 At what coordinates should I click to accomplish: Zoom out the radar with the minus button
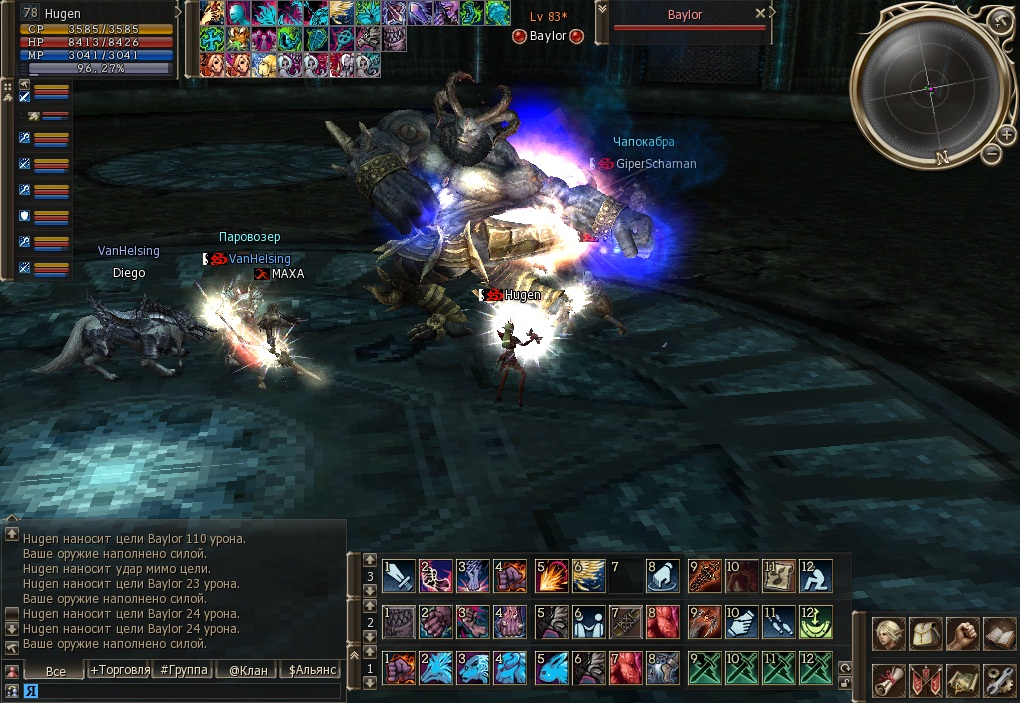[992, 154]
